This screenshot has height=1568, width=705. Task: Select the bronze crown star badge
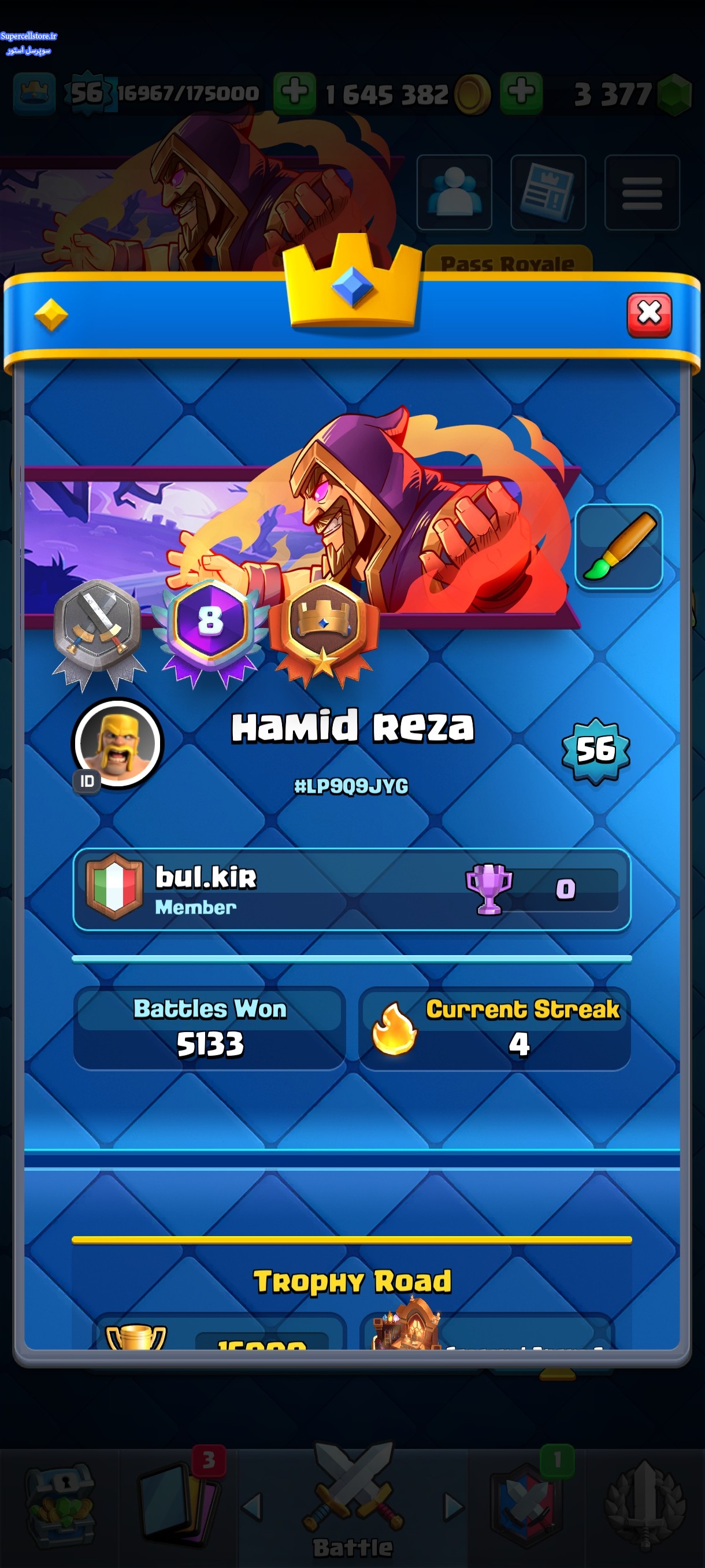click(x=323, y=627)
